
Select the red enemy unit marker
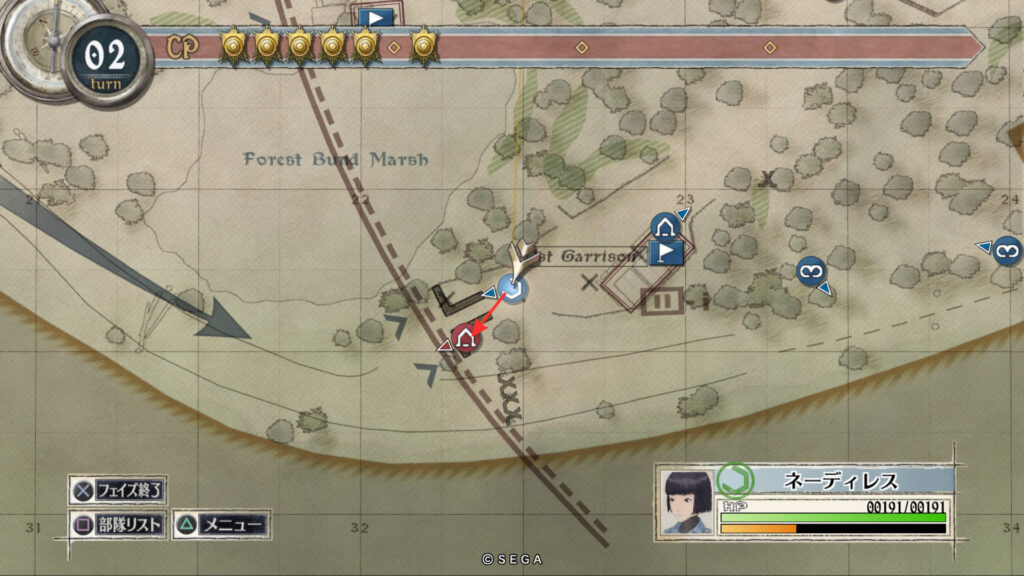(464, 339)
